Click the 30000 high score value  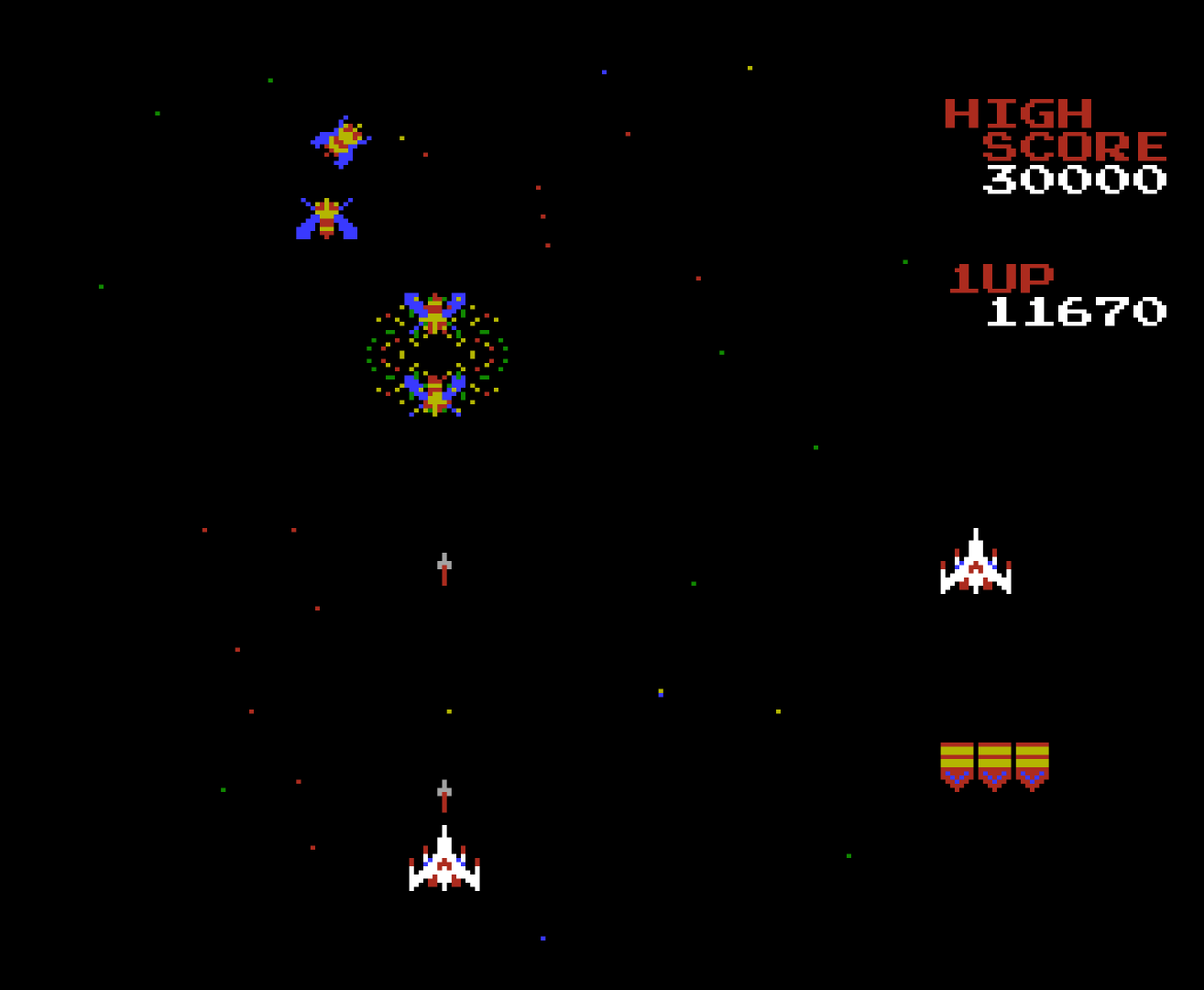(1074, 180)
